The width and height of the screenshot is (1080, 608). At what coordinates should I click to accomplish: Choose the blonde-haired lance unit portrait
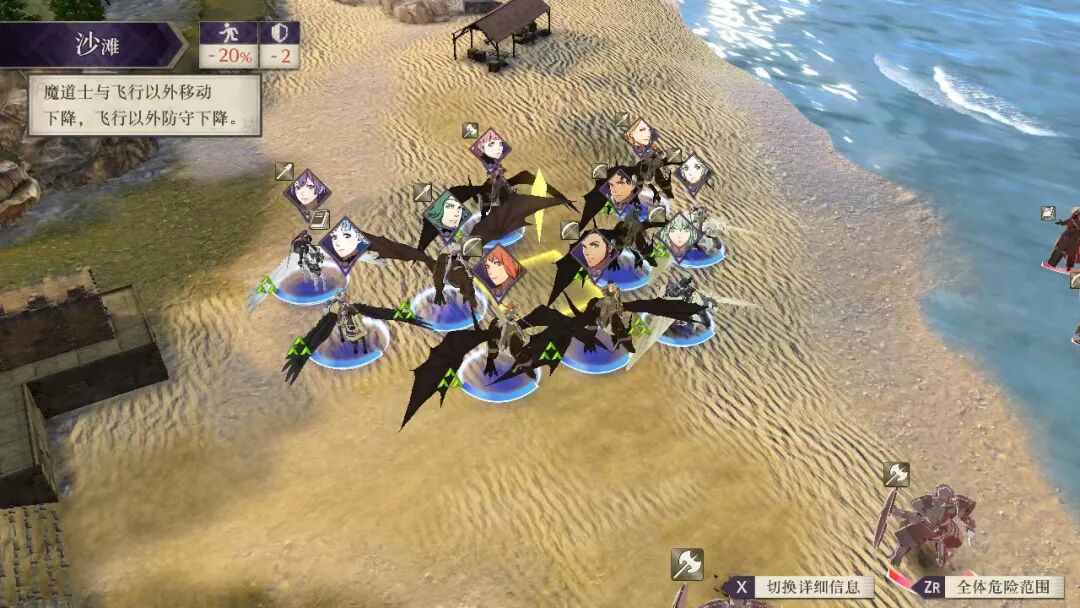(x=639, y=135)
